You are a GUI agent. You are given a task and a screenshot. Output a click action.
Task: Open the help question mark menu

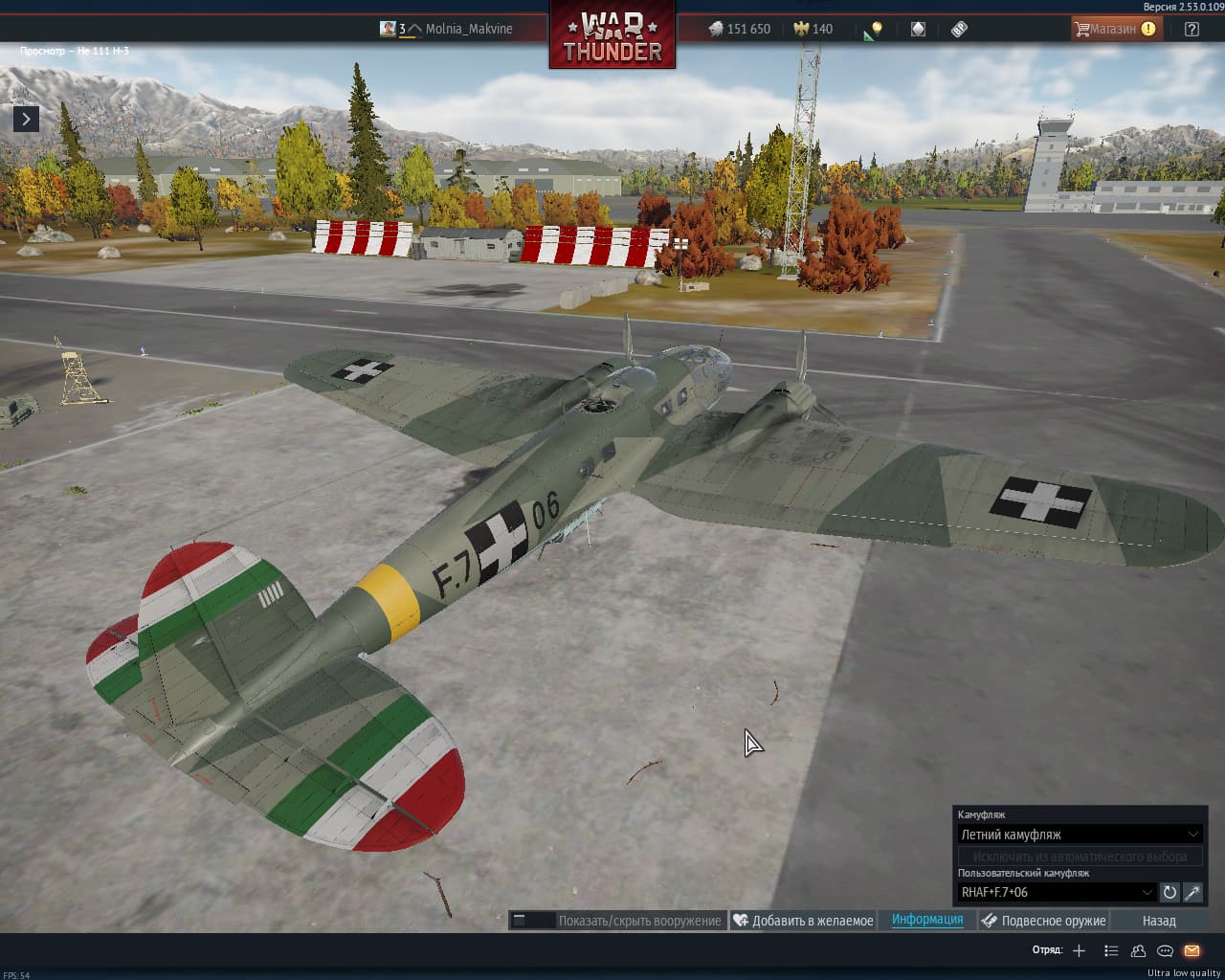pyautogui.click(x=1192, y=29)
